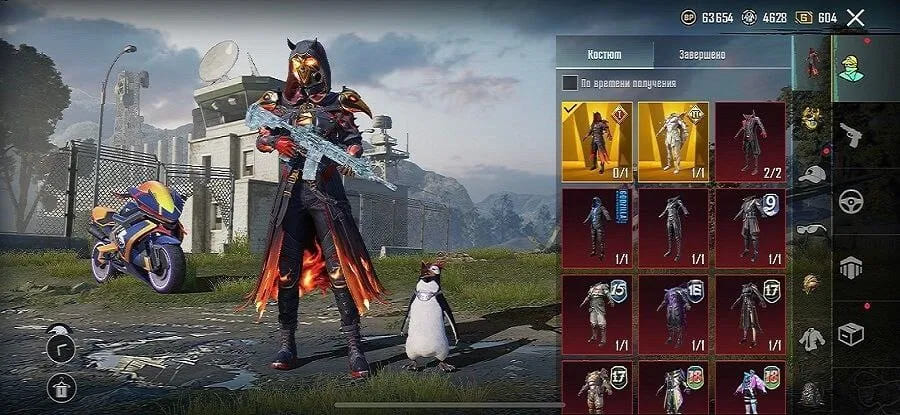Show the jacket clothing subcategory
The height and width of the screenshot is (415, 900).
(812, 338)
